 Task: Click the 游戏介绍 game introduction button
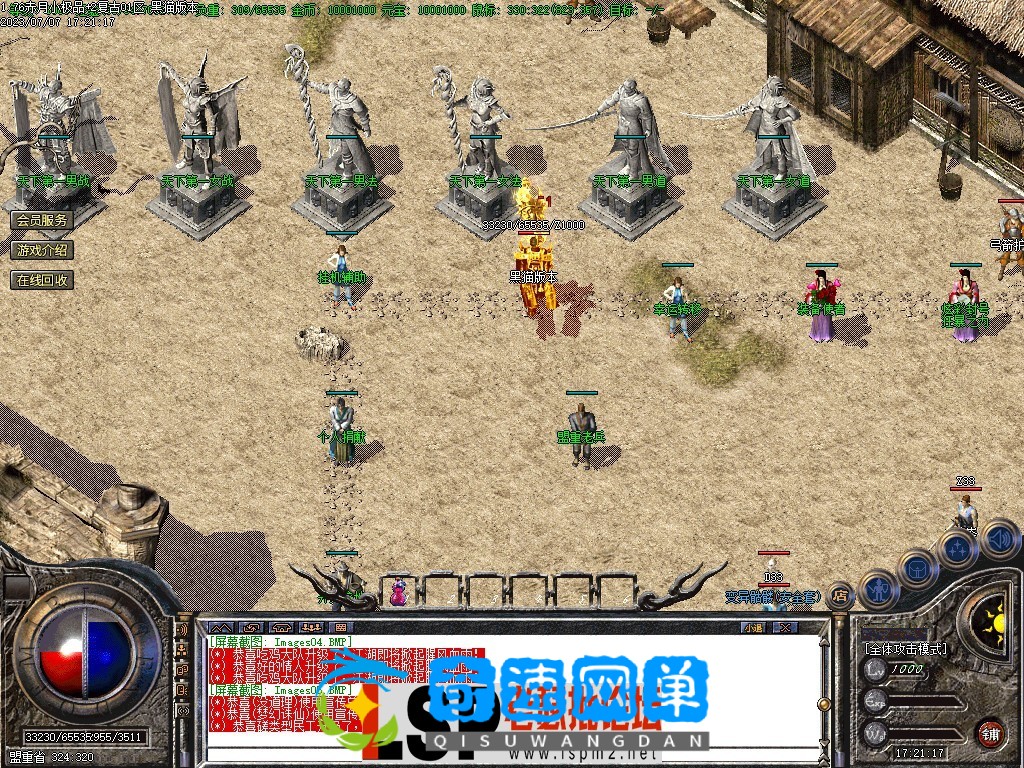[42, 250]
